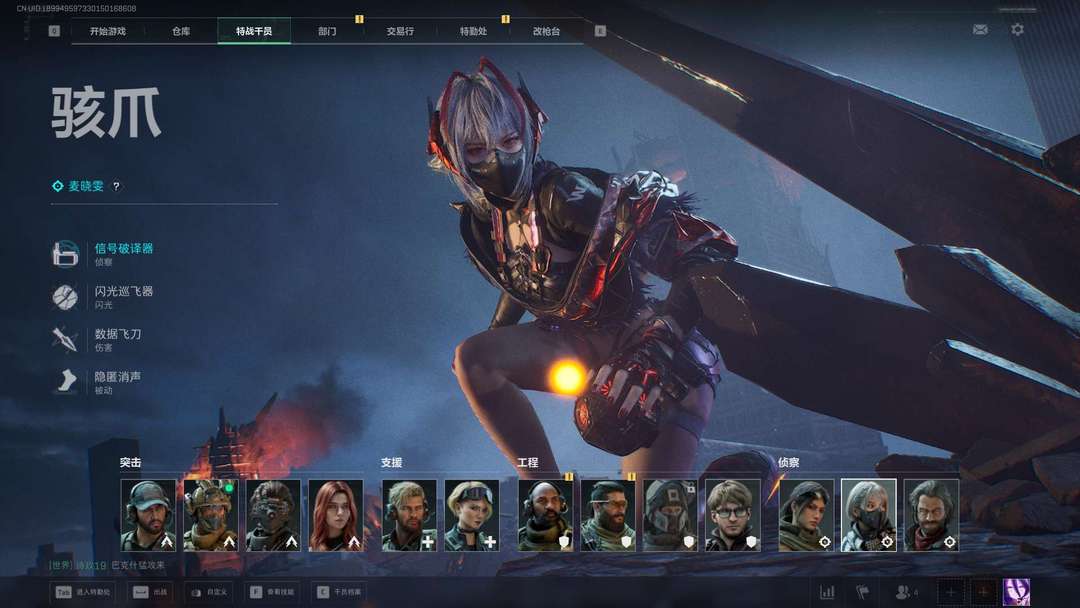Open settings via the gear icon
The width and height of the screenshot is (1080, 608).
[x=1017, y=30]
